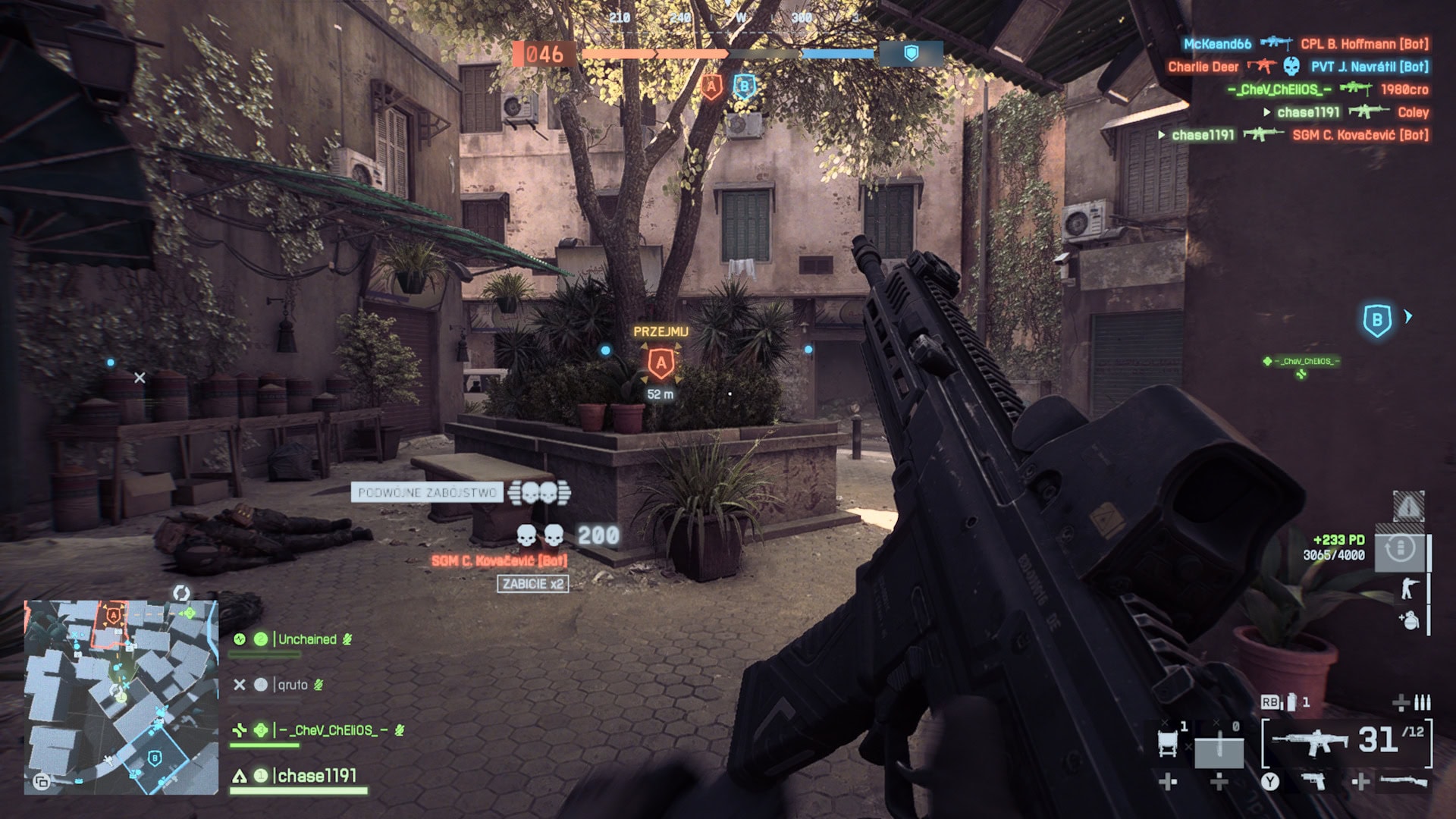Click the double-skull icon in PODWÓJNE ZABÓJSTWO banner
Image resolution: width=1456 pixels, height=819 pixels.
tap(538, 494)
